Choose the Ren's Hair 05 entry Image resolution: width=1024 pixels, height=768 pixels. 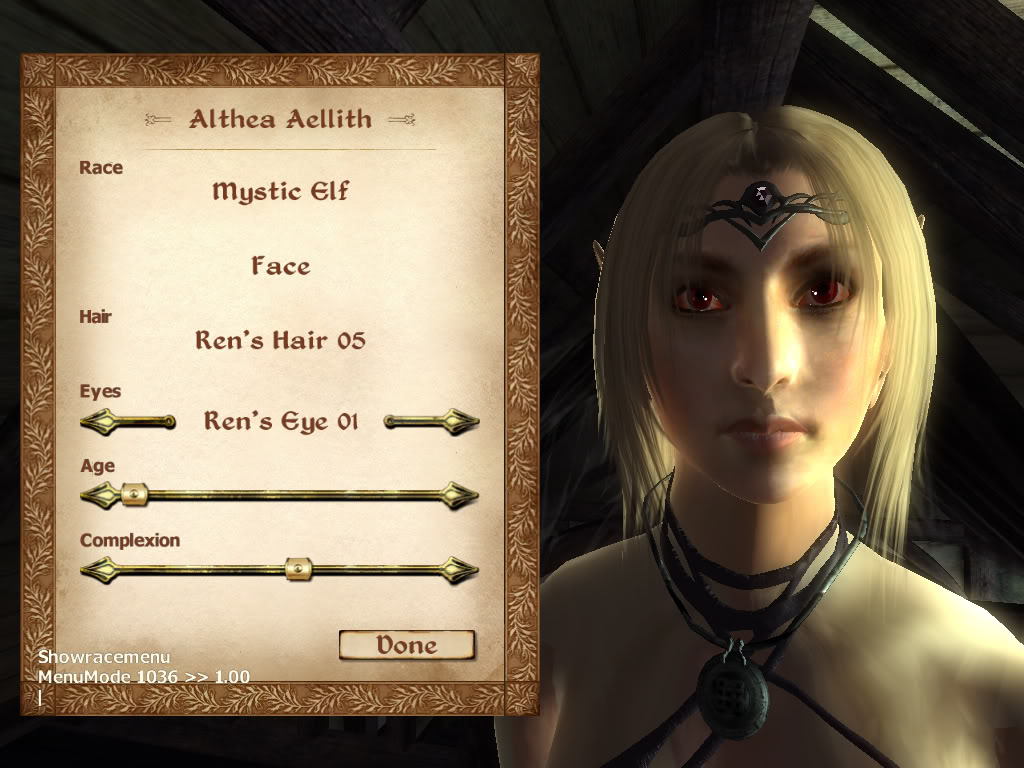pos(280,340)
